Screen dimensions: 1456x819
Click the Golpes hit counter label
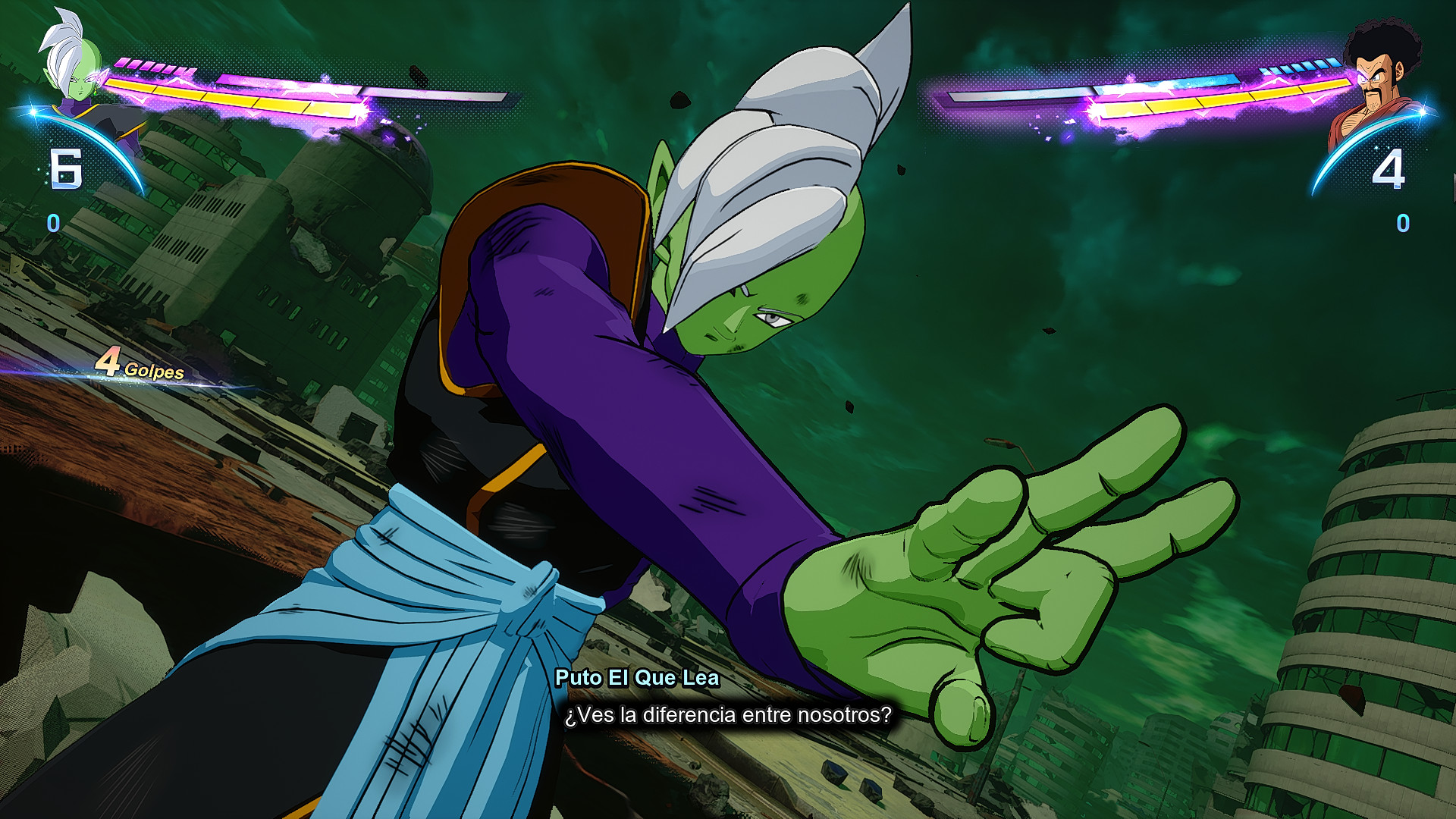[154, 371]
